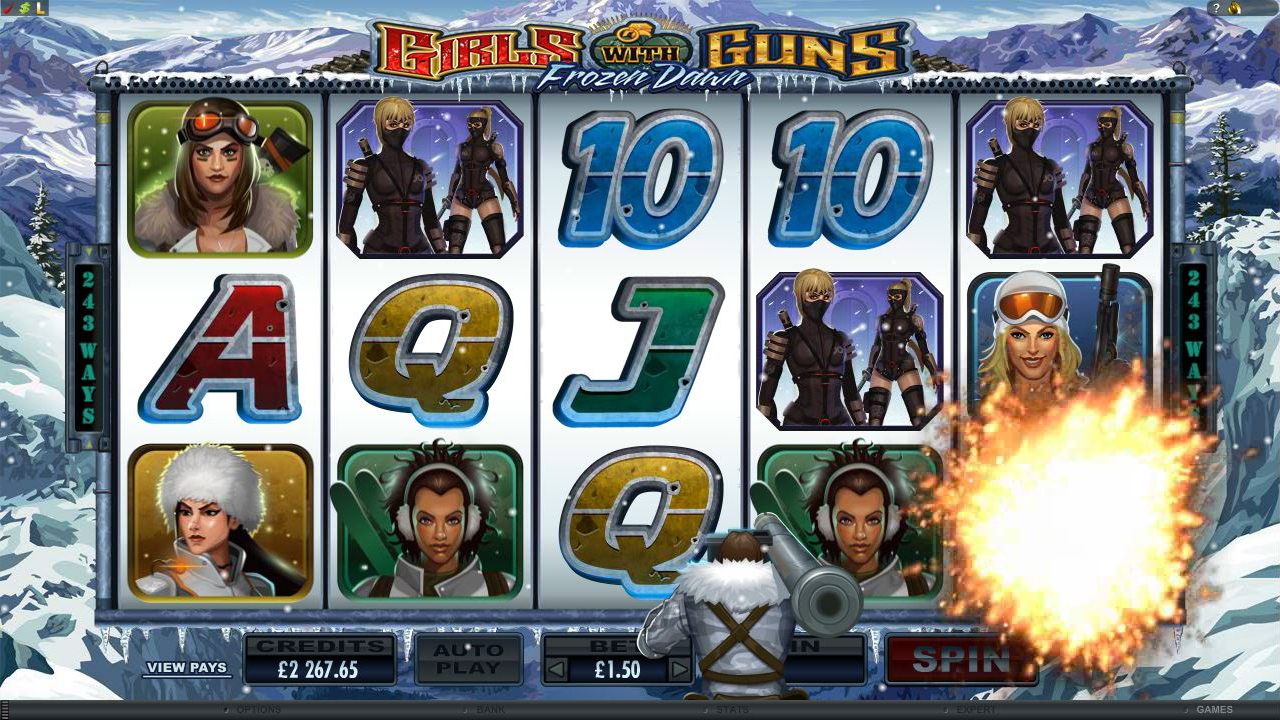Switch to Expert mode
The image size is (1280, 720).
[975, 710]
